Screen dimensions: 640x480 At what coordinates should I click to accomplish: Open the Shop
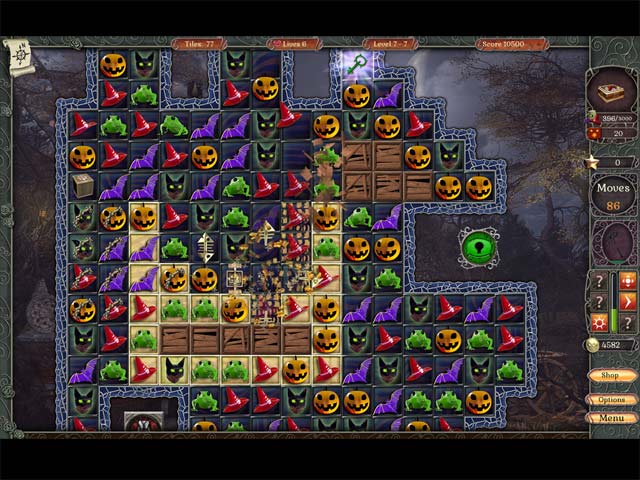point(611,375)
